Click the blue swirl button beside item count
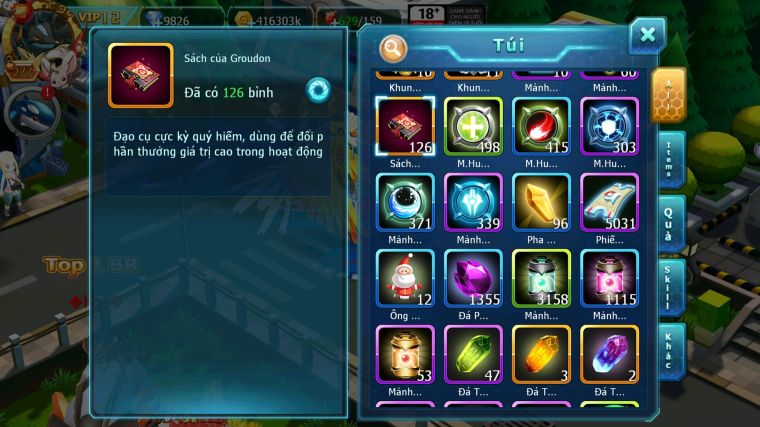The image size is (760, 427). coord(319,90)
